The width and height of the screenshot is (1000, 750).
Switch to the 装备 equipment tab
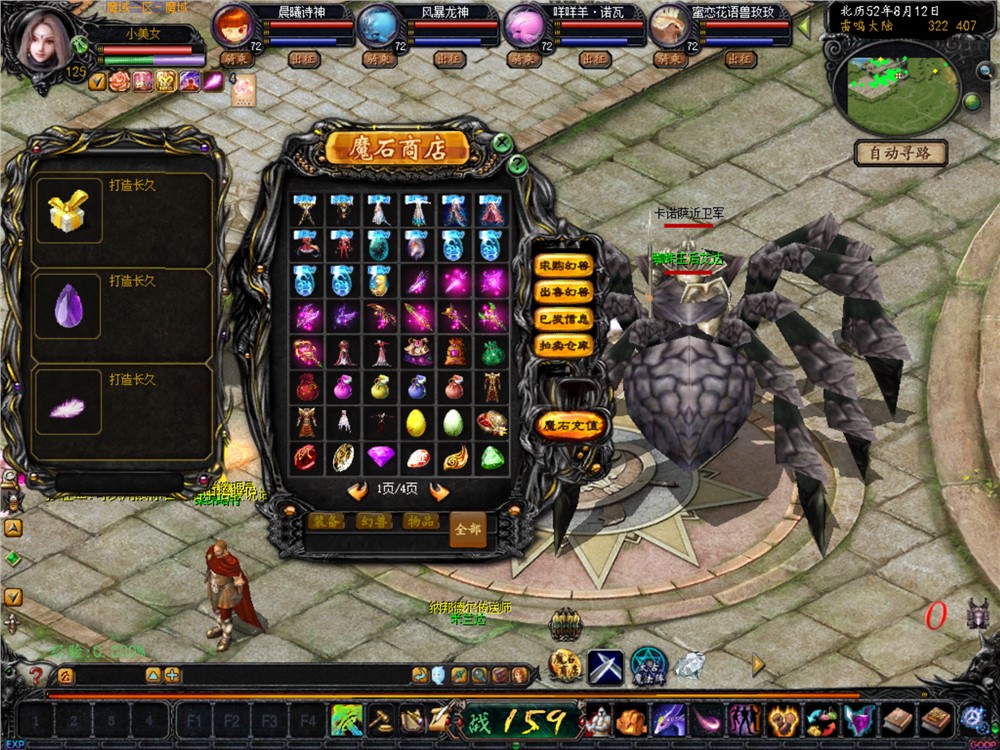326,521
